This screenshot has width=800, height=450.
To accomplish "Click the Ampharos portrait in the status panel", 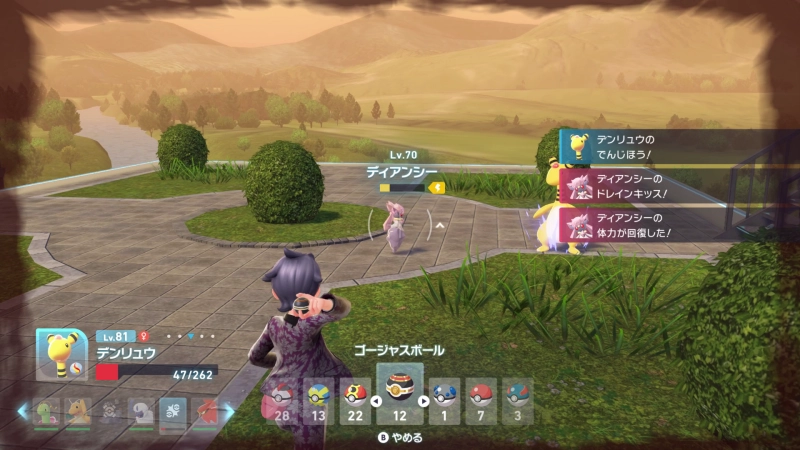I will [62, 354].
